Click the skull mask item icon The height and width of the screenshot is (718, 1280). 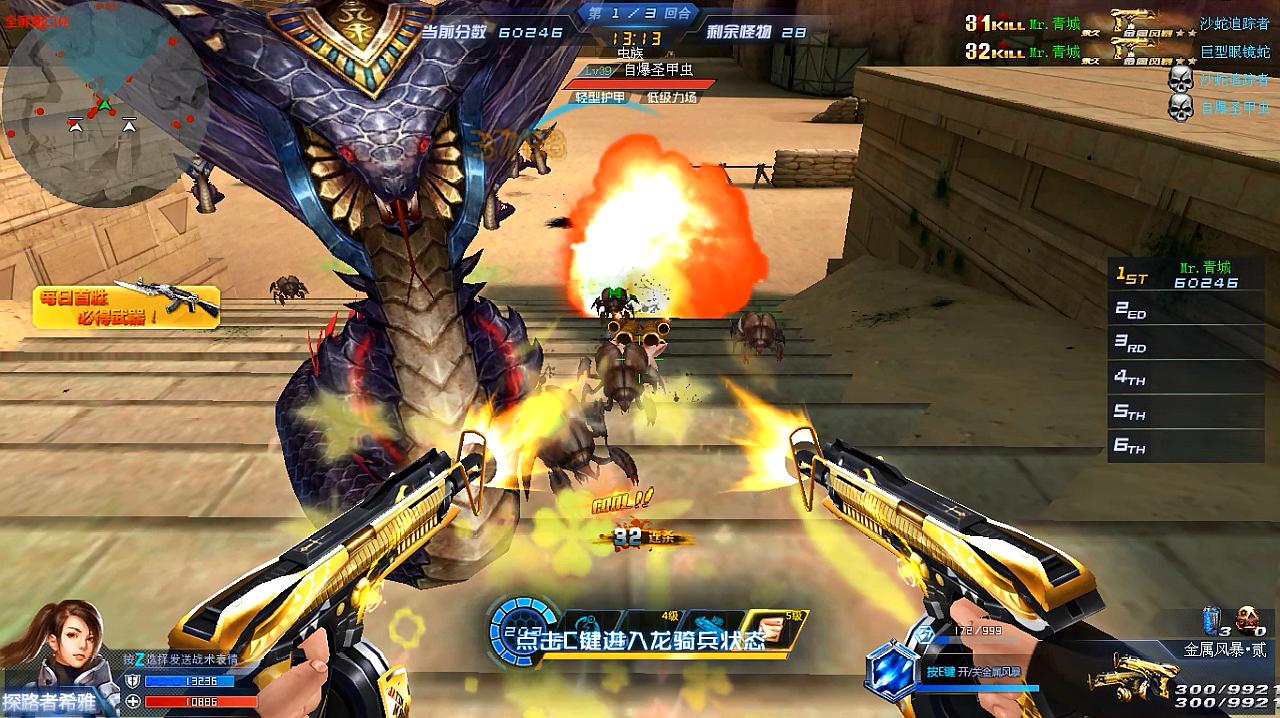pos(1247,619)
